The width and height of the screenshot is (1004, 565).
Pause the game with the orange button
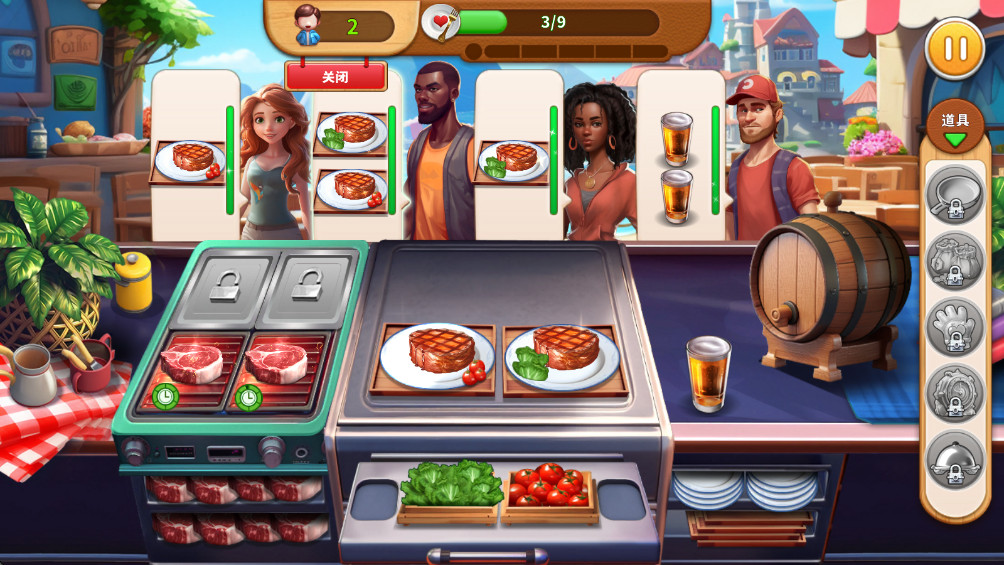click(x=954, y=49)
